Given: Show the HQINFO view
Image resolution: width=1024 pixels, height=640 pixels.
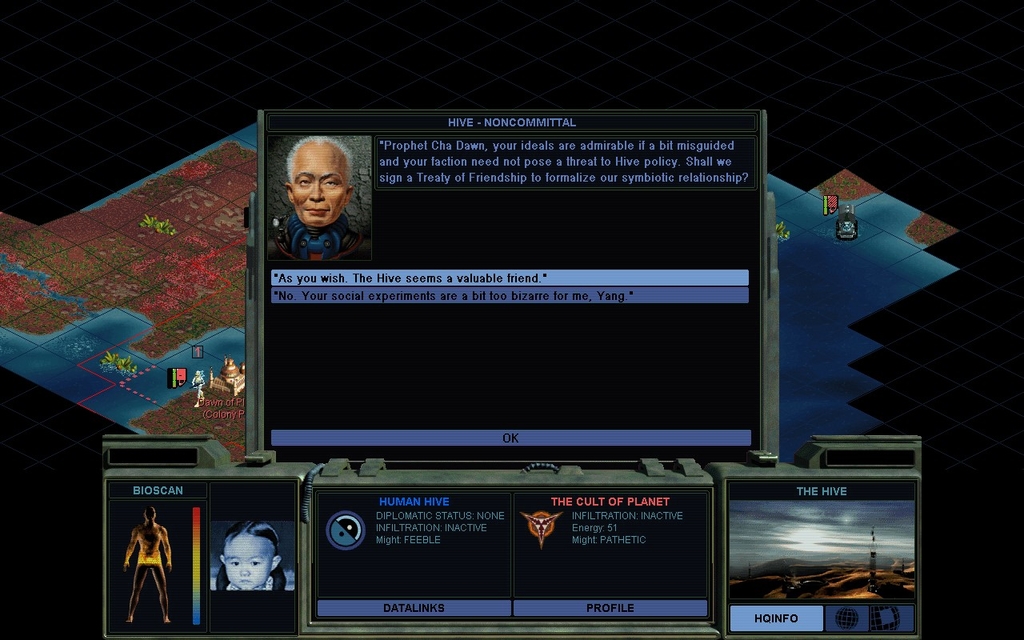Looking at the screenshot, I should [776, 618].
